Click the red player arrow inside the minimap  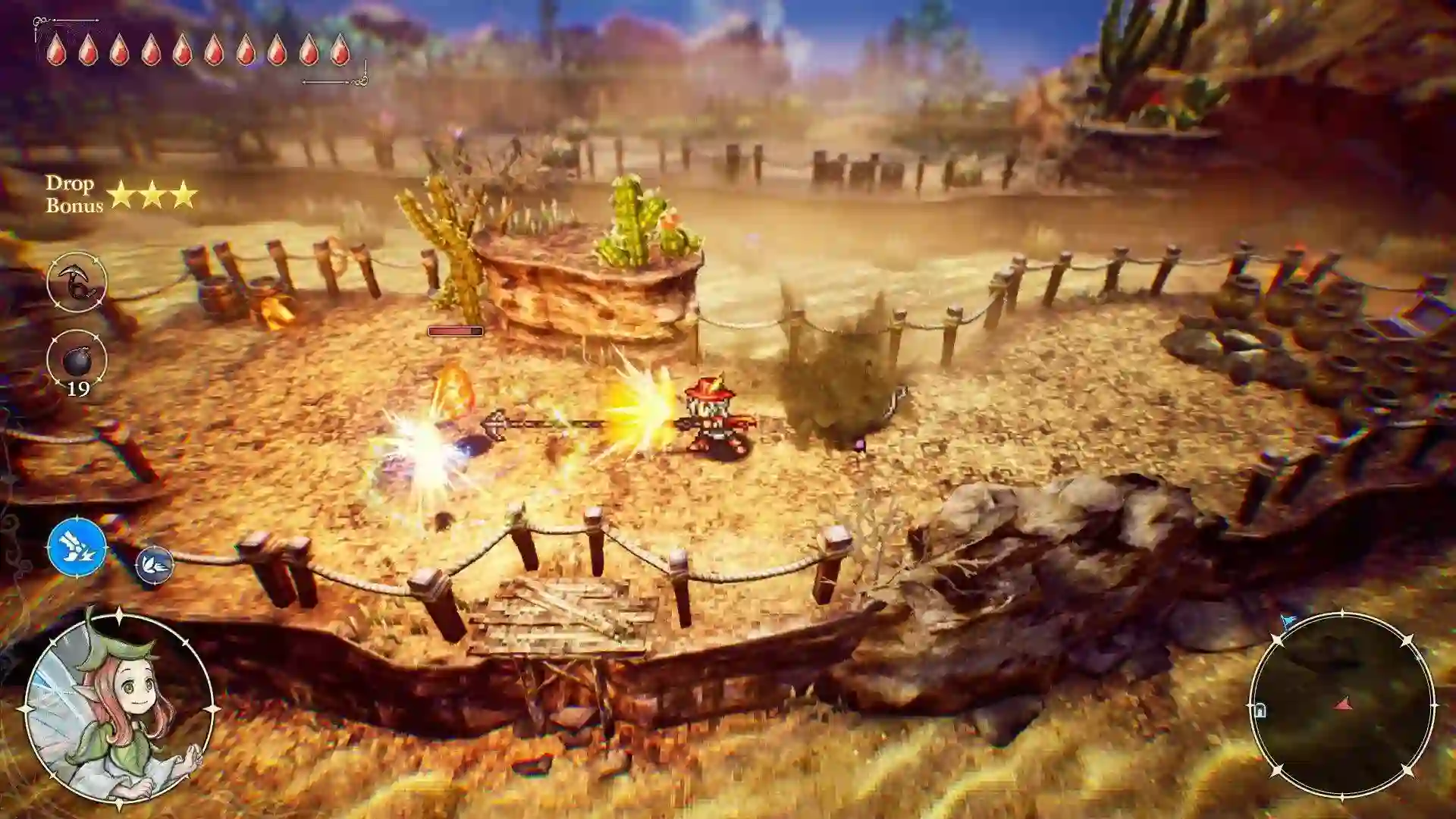pos(1343,703)
